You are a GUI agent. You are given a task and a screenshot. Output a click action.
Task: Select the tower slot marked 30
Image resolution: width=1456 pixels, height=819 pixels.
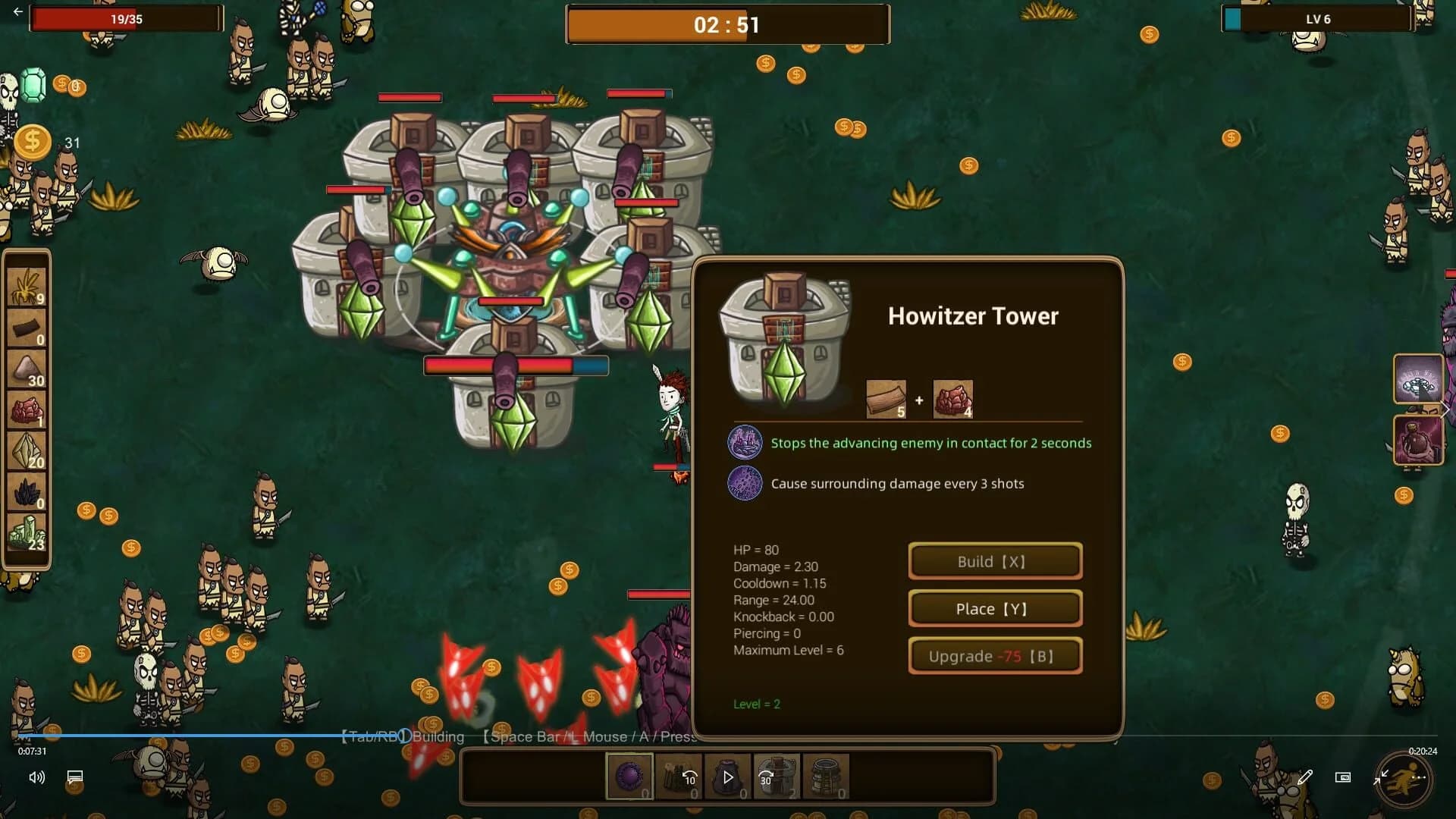click(x=777, y=775)
